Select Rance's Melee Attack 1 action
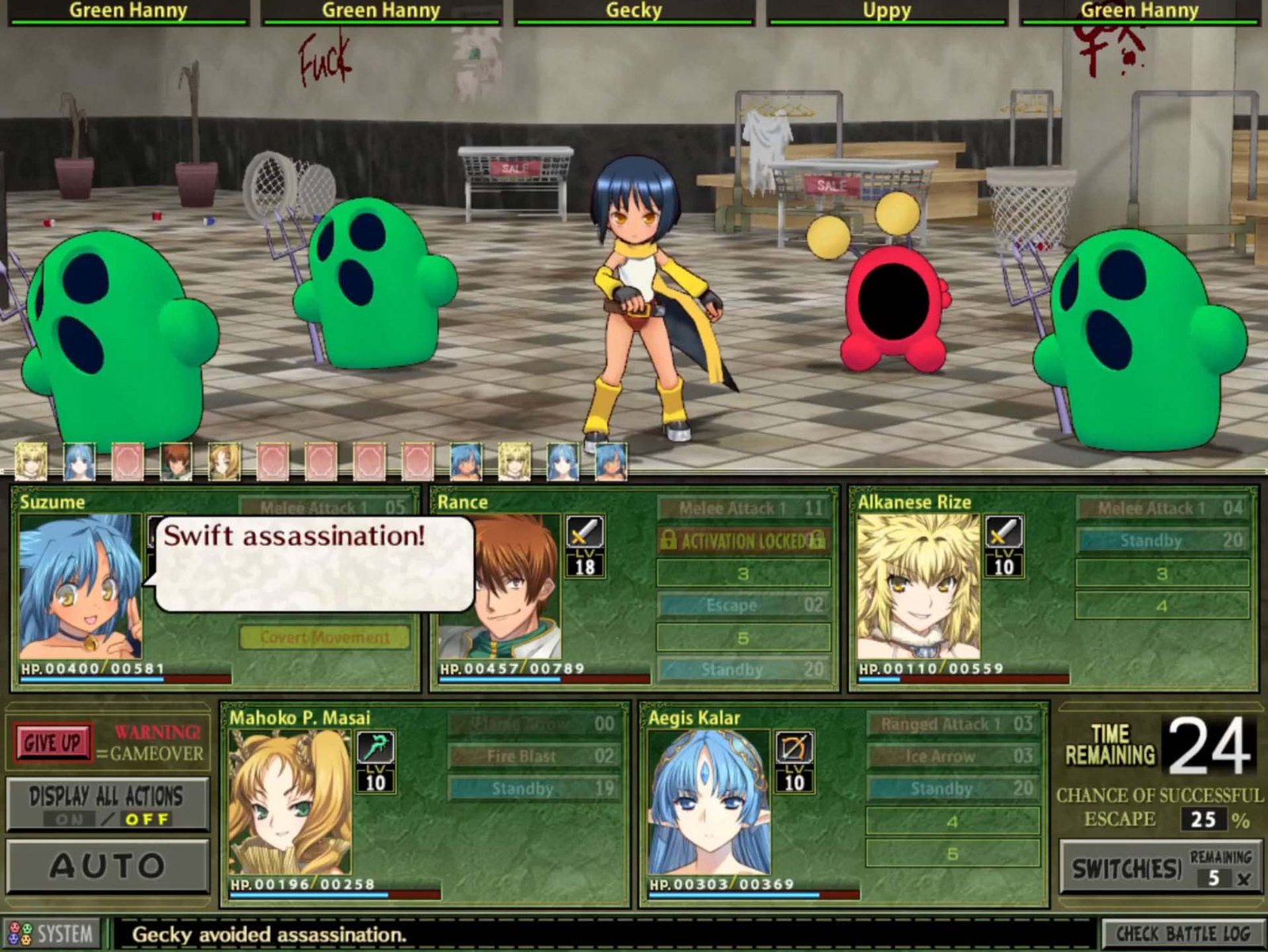The height and width of the screenshot is (952, 1268). coord(743,508)
